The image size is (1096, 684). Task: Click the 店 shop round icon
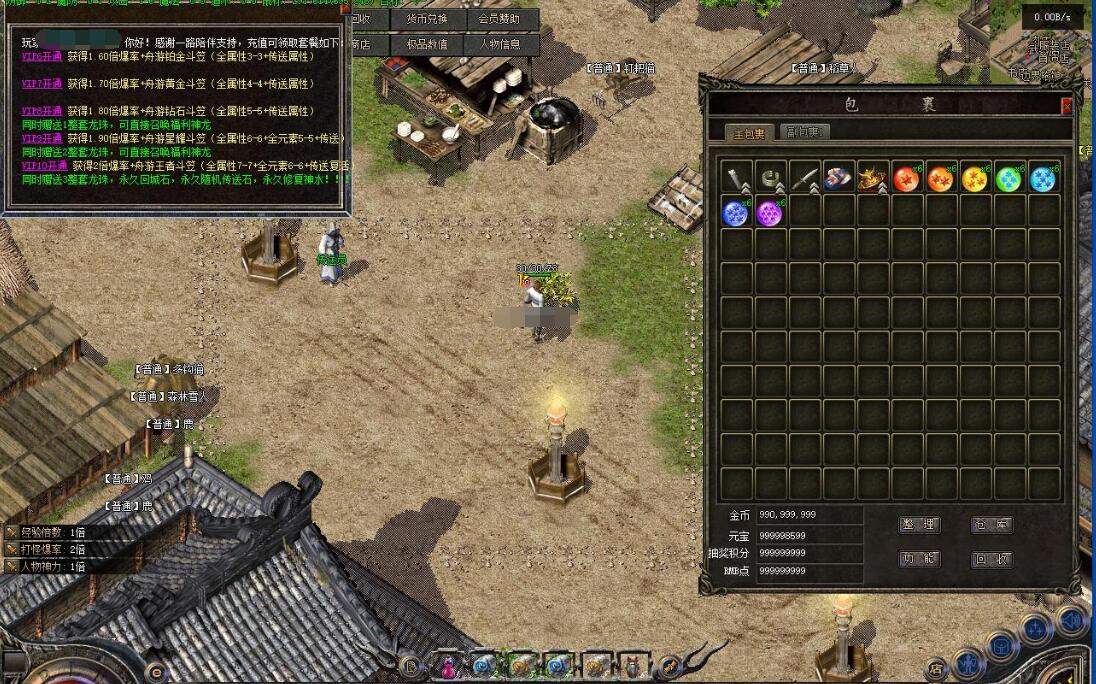click(x=936, y=669)
